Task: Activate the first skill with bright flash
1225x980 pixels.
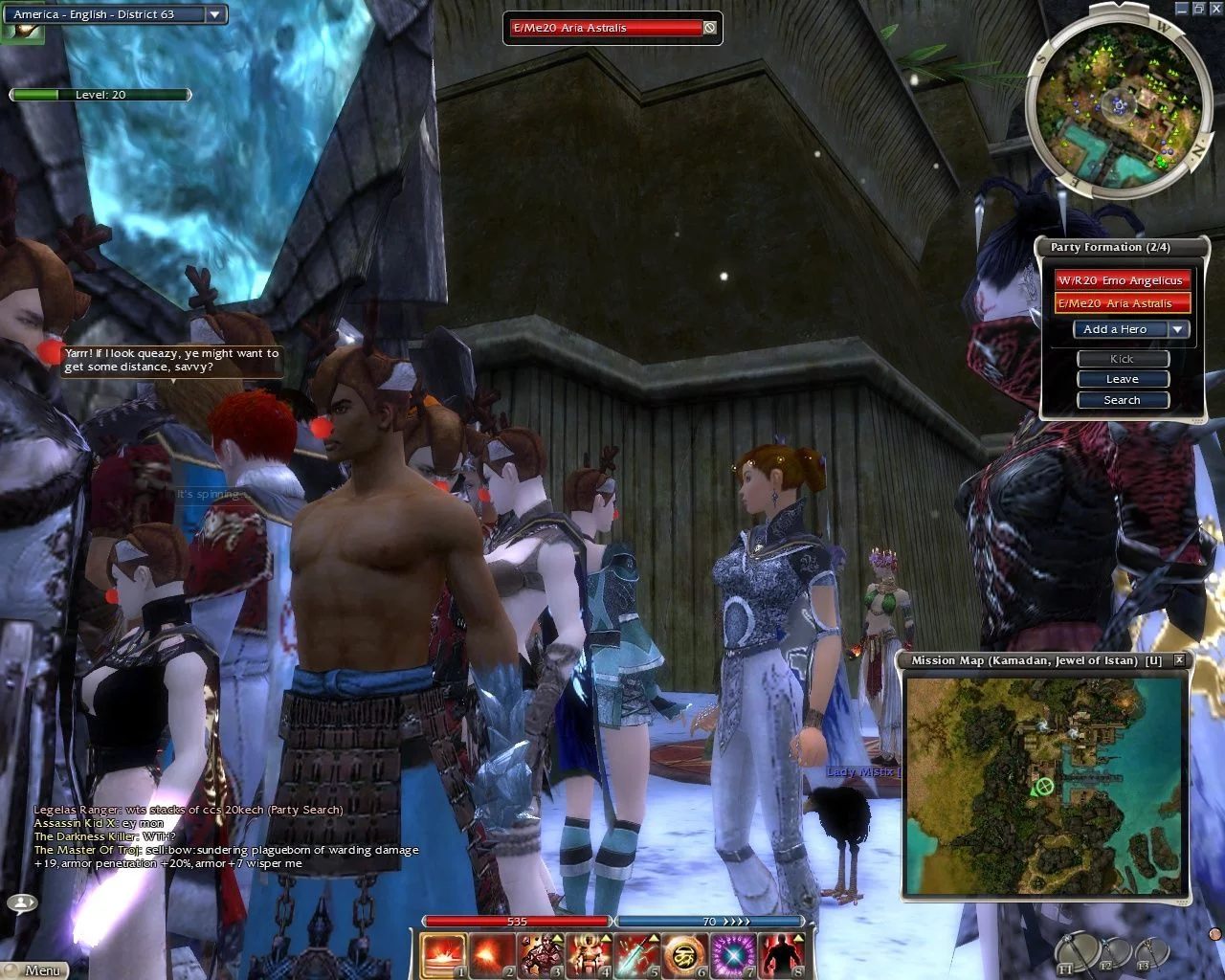Action: pyautogui.click(x=444, y=955)
